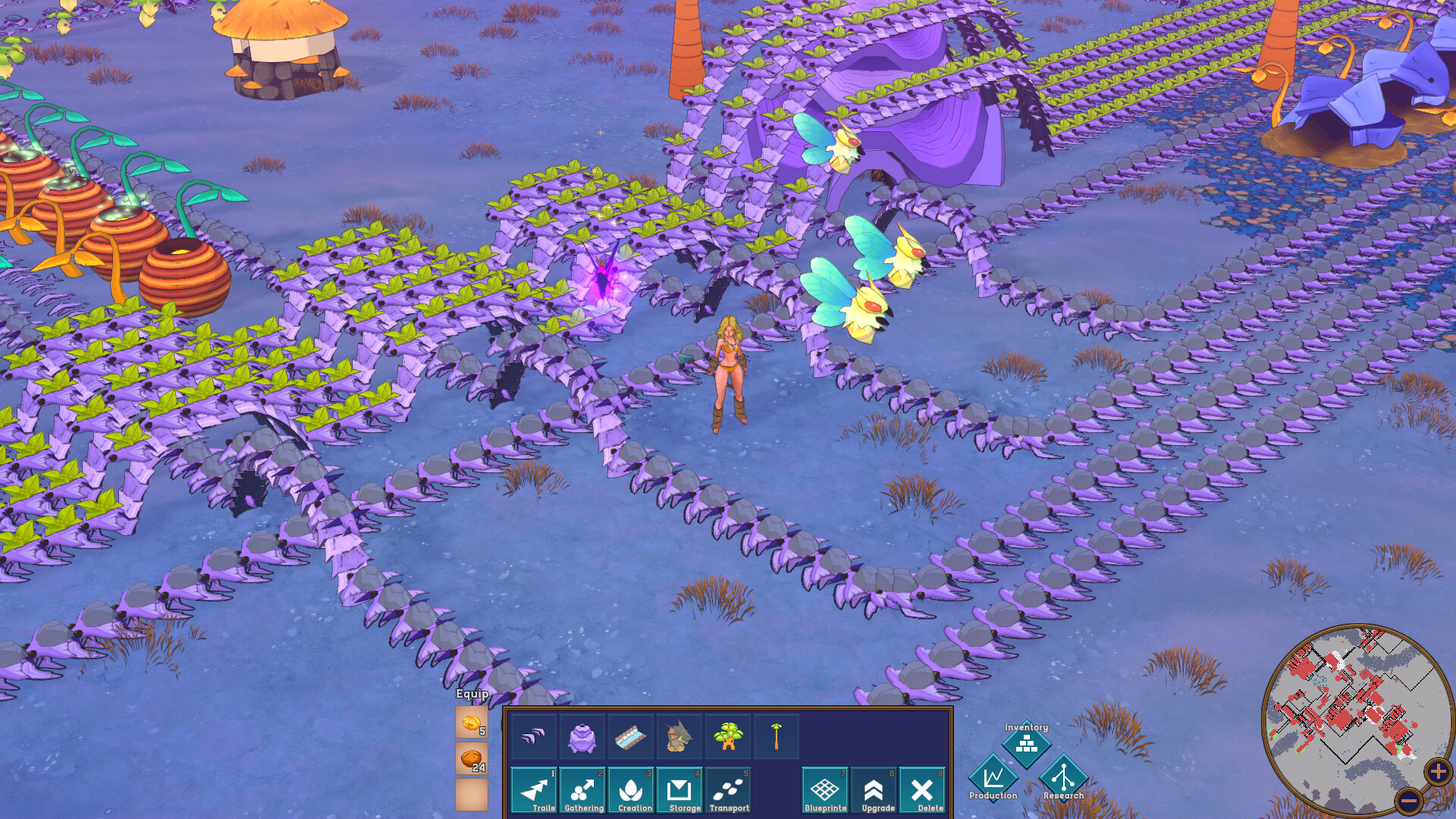Image resolution: width=1456 pixels, height=819 pixels.
Task: Pick the sapling item in the last filled slot
Action: click(x=778, y=736)
